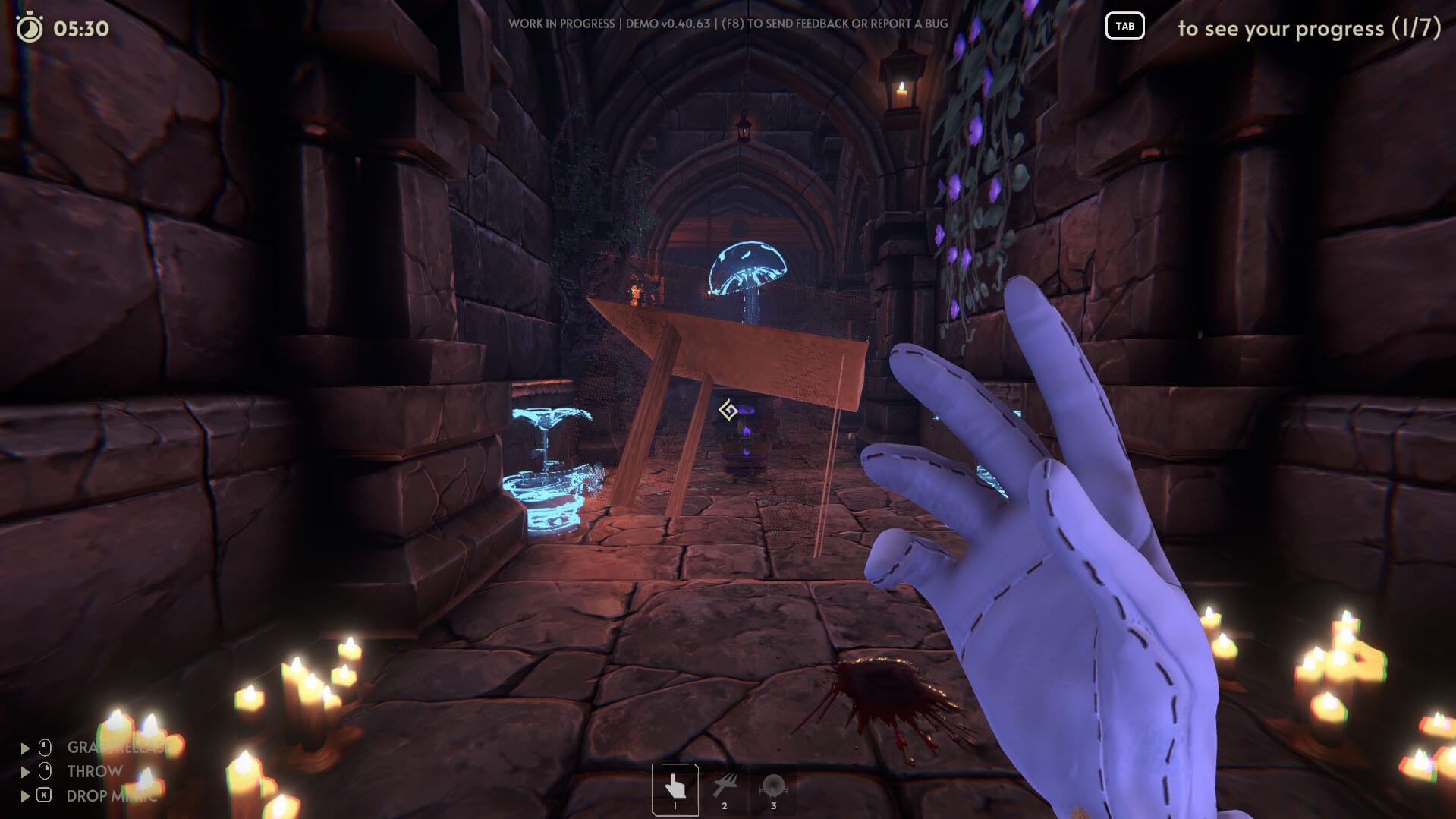Viewport: 1456px width, 819px height.
Task: Equip the rake tool in hotbar slot 2
Action: (725, 788)
